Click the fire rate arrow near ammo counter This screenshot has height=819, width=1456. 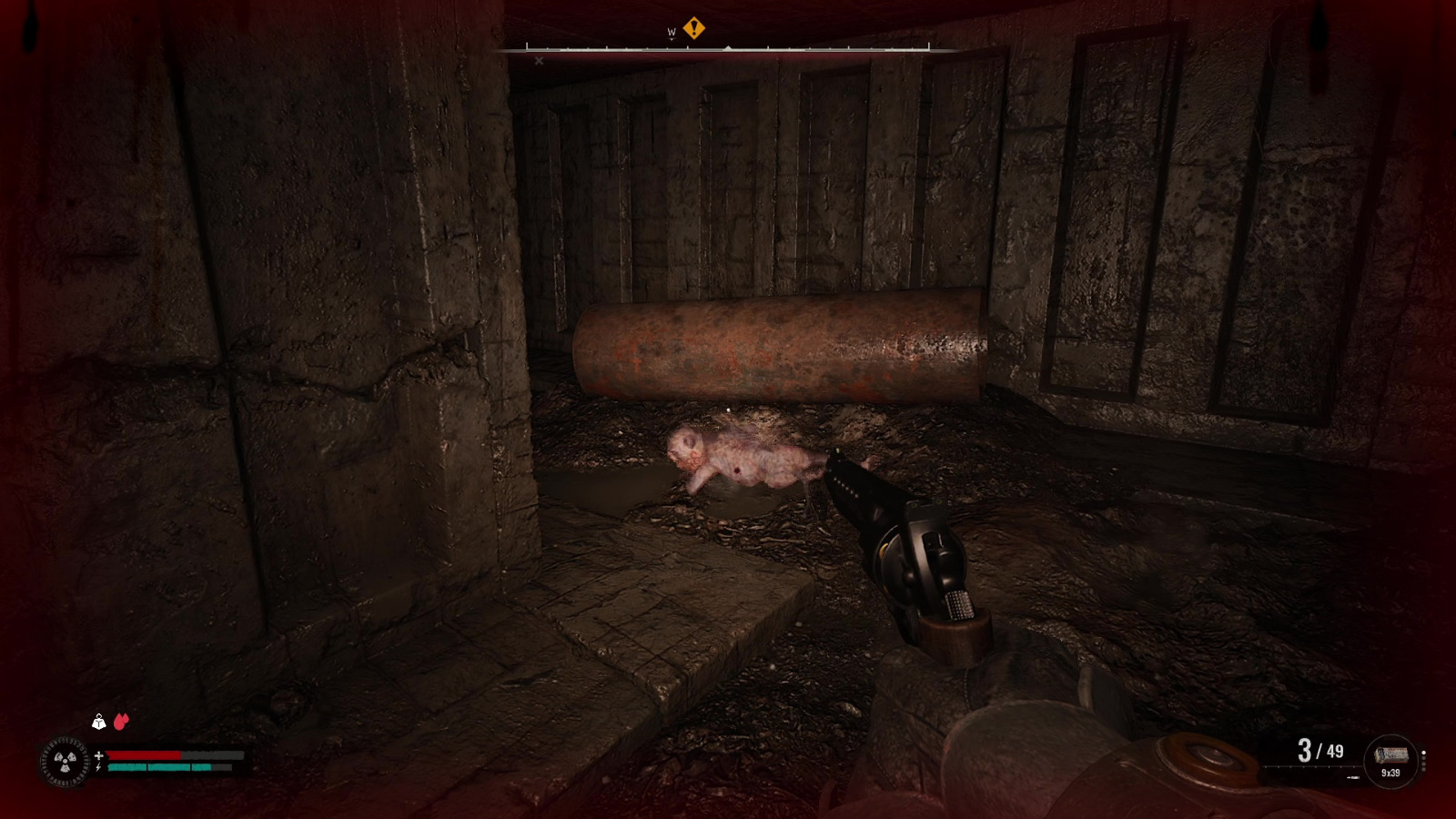click(1353, 777)
